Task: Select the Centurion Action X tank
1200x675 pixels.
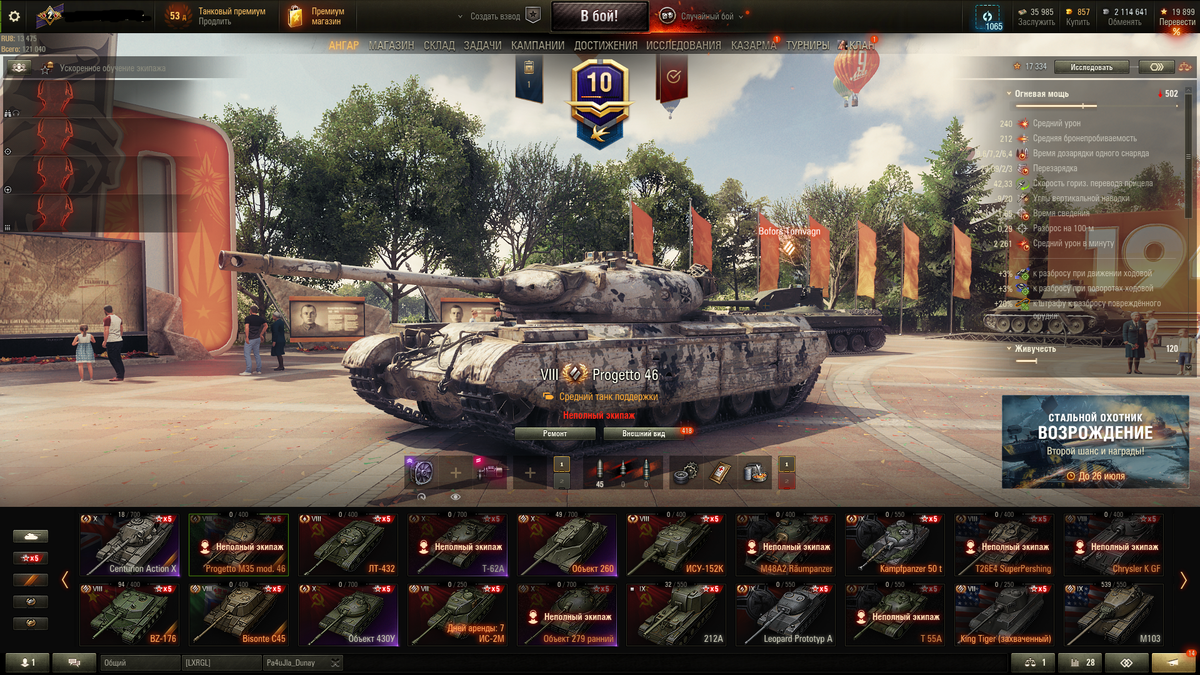Action: (129, 545)
